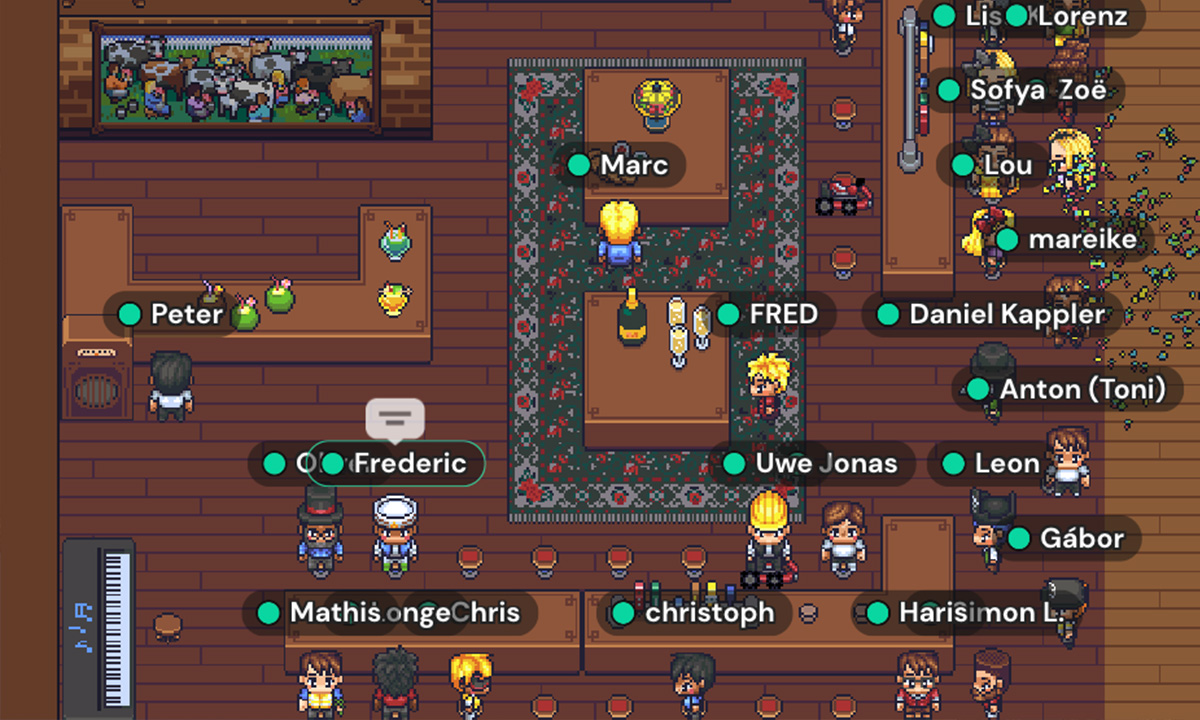Select the Frederic name tag
Screen dimensions: 1200x720
397,464
